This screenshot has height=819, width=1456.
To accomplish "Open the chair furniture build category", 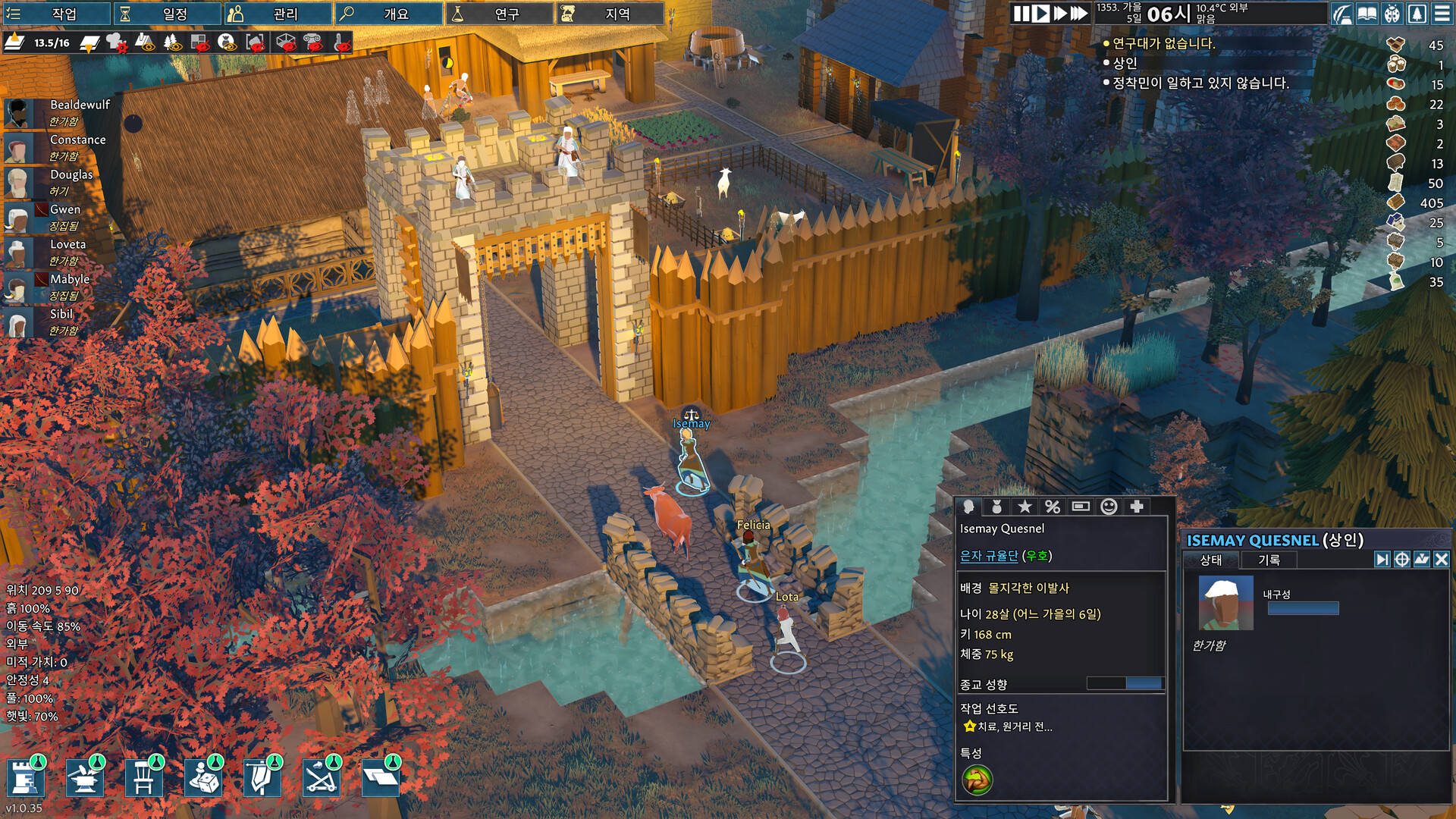I will pos(143,778).
